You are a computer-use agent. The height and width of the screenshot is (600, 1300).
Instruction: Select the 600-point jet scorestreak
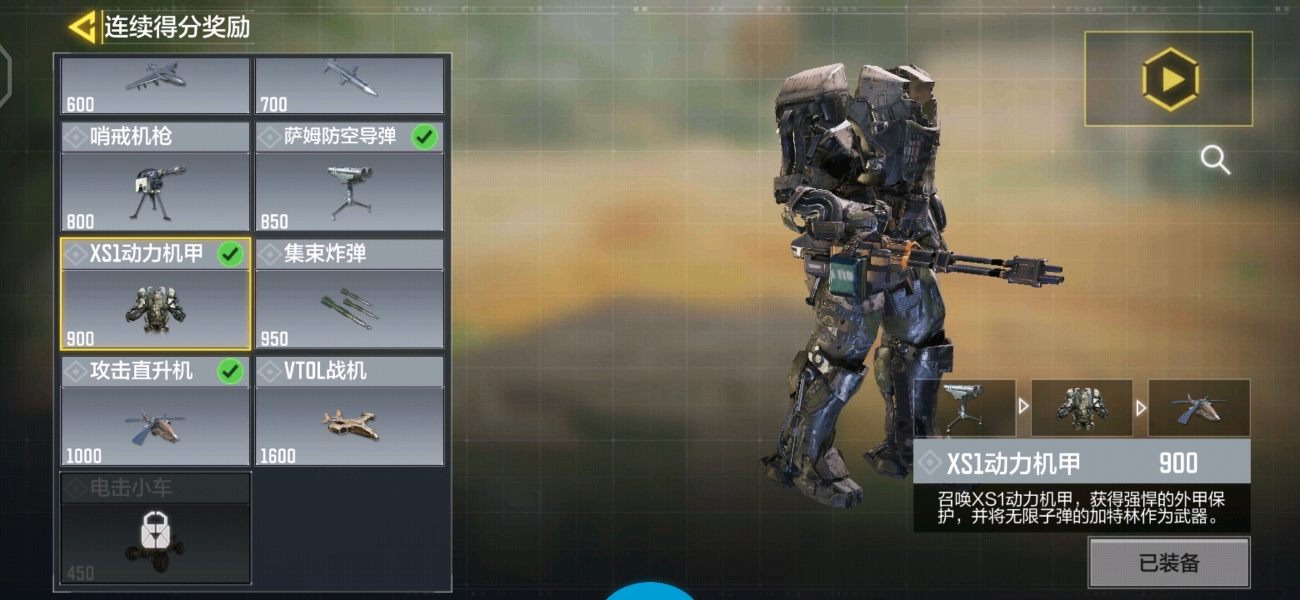click(x=155, y=85)
